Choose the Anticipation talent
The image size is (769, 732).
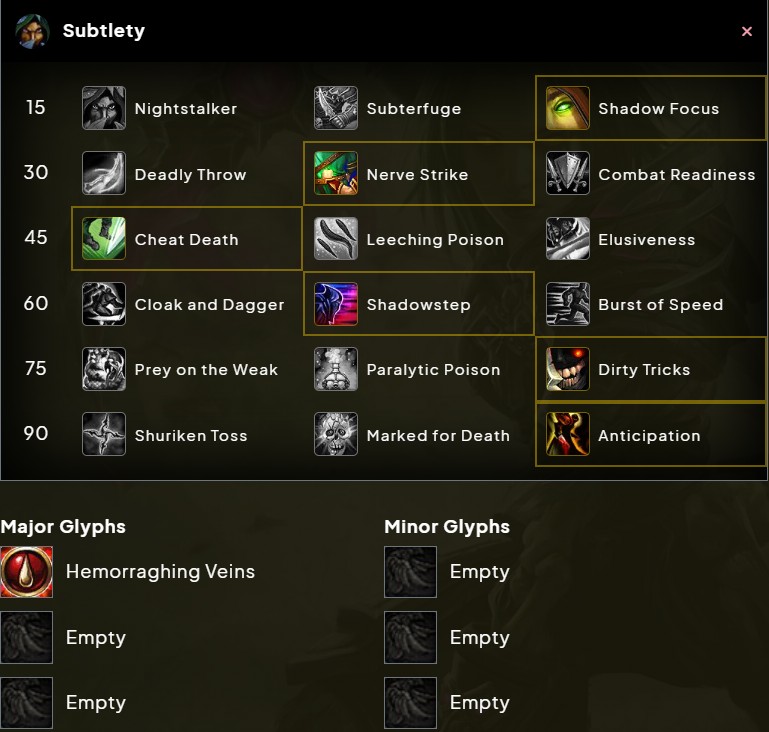pos(651,435)
